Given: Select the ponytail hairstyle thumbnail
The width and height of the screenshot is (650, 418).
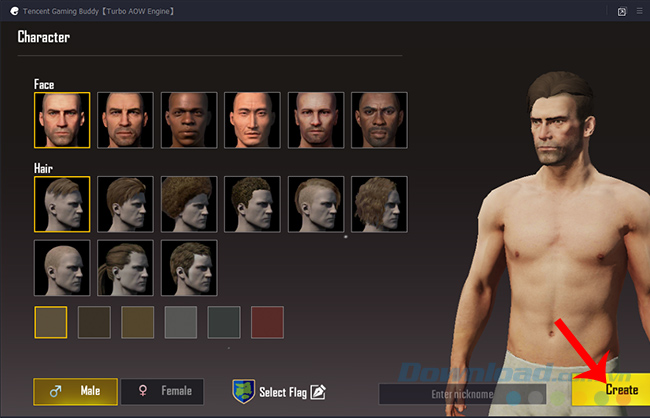Looking at the screenshot, I should [126, 267].
